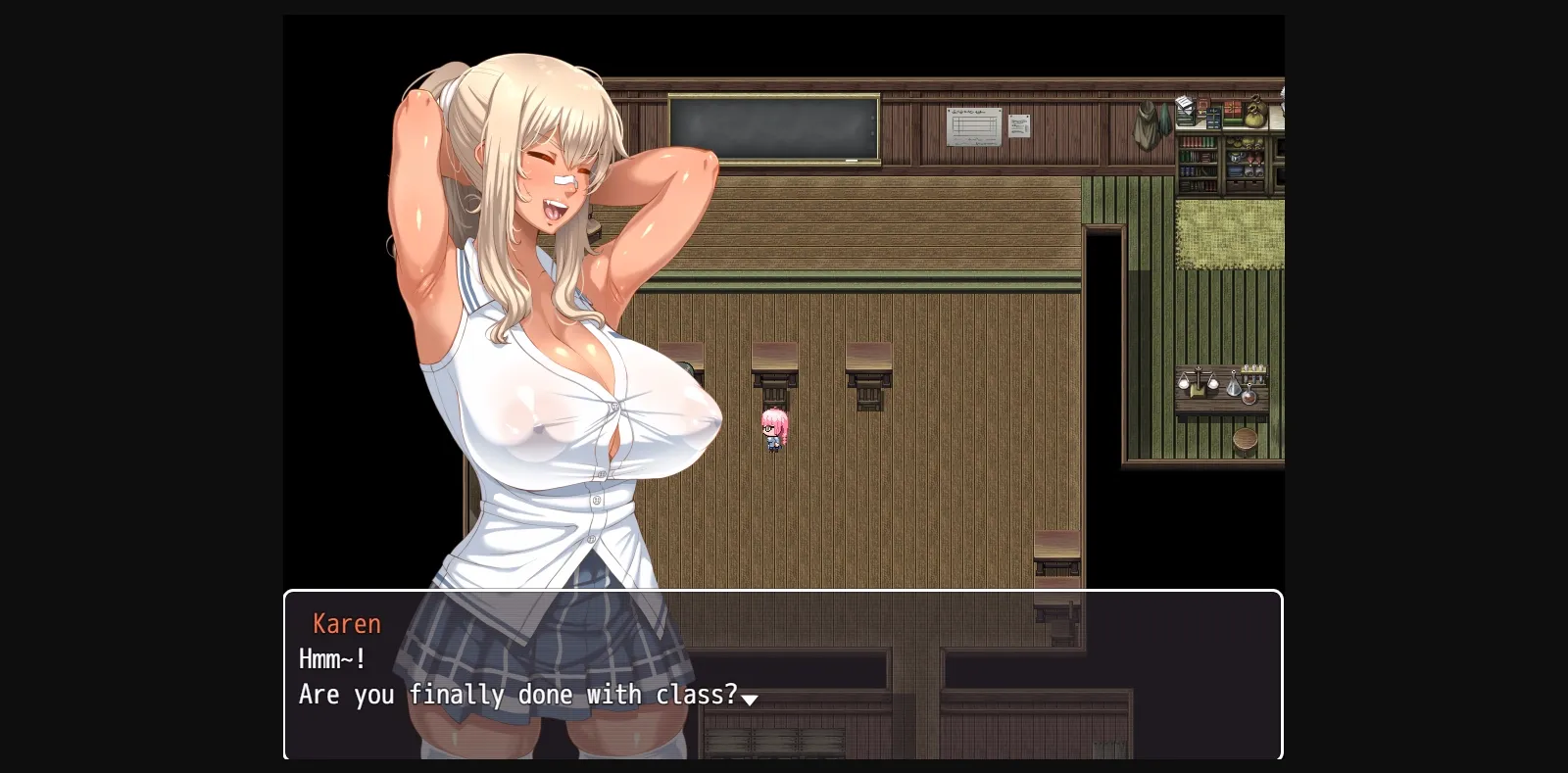Open the large timetable poster on the wall
Viewport: 1568px width, 773px height.
(x=975, y=125)
